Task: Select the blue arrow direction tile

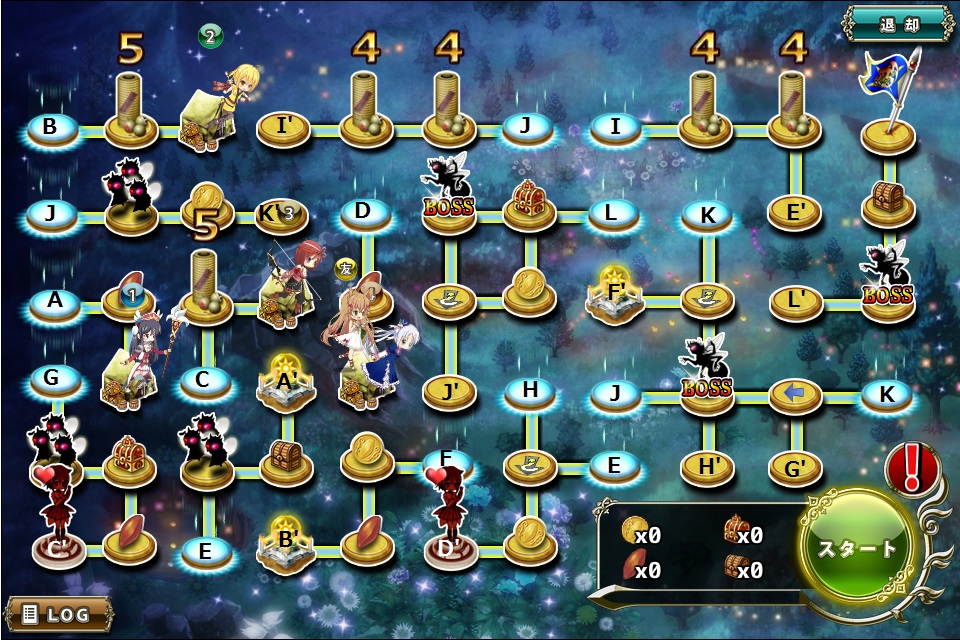Action: [x=794, y=395]
